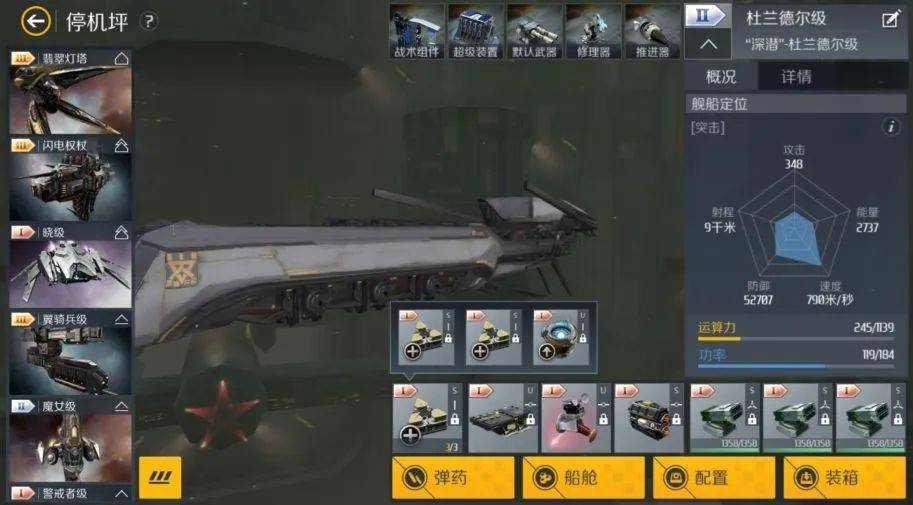Open the hangar help question mark
This screenshot has width=913, height=505.
149,21
